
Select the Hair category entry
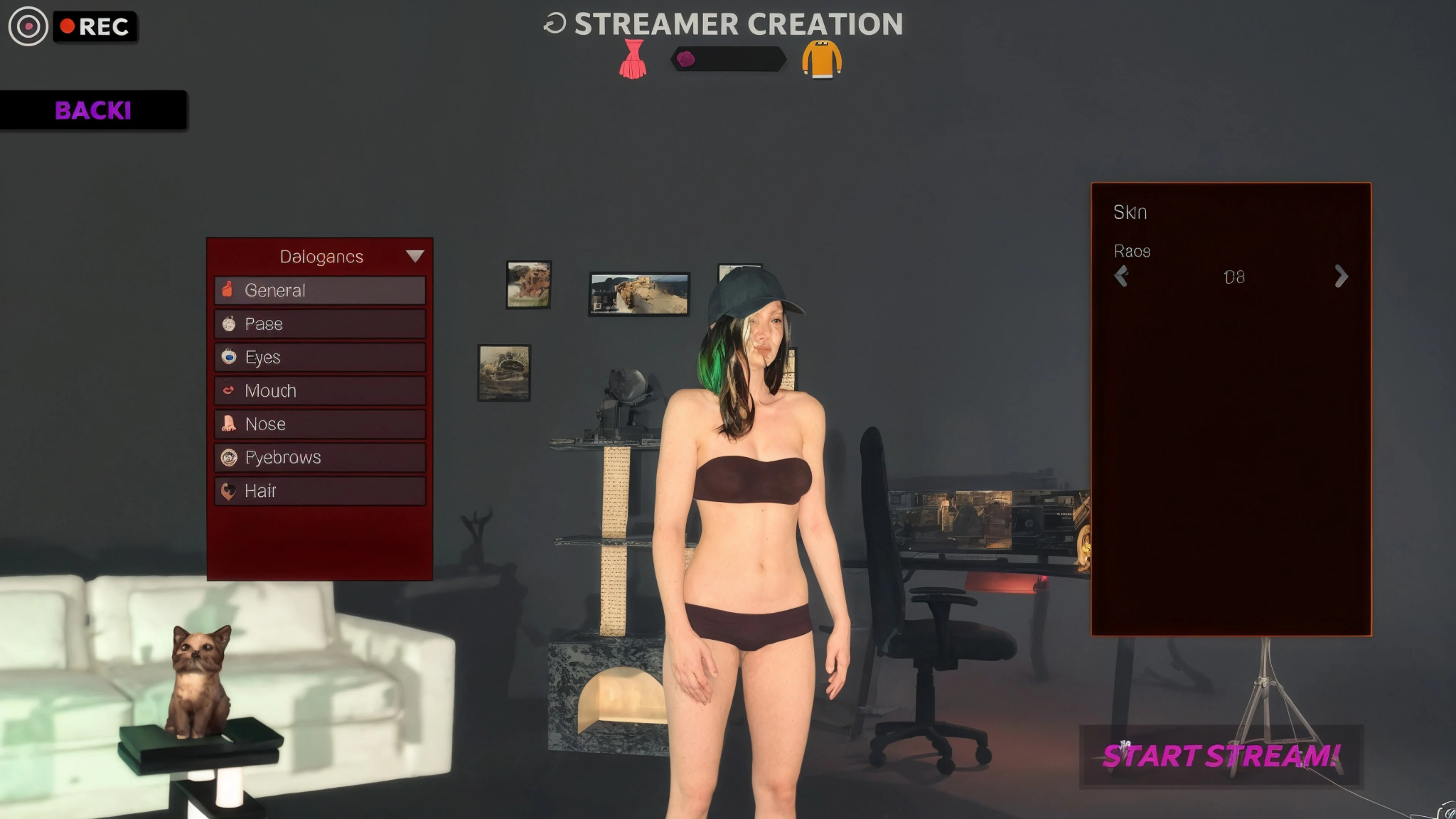pyautogui.click(x=319, y=490)
